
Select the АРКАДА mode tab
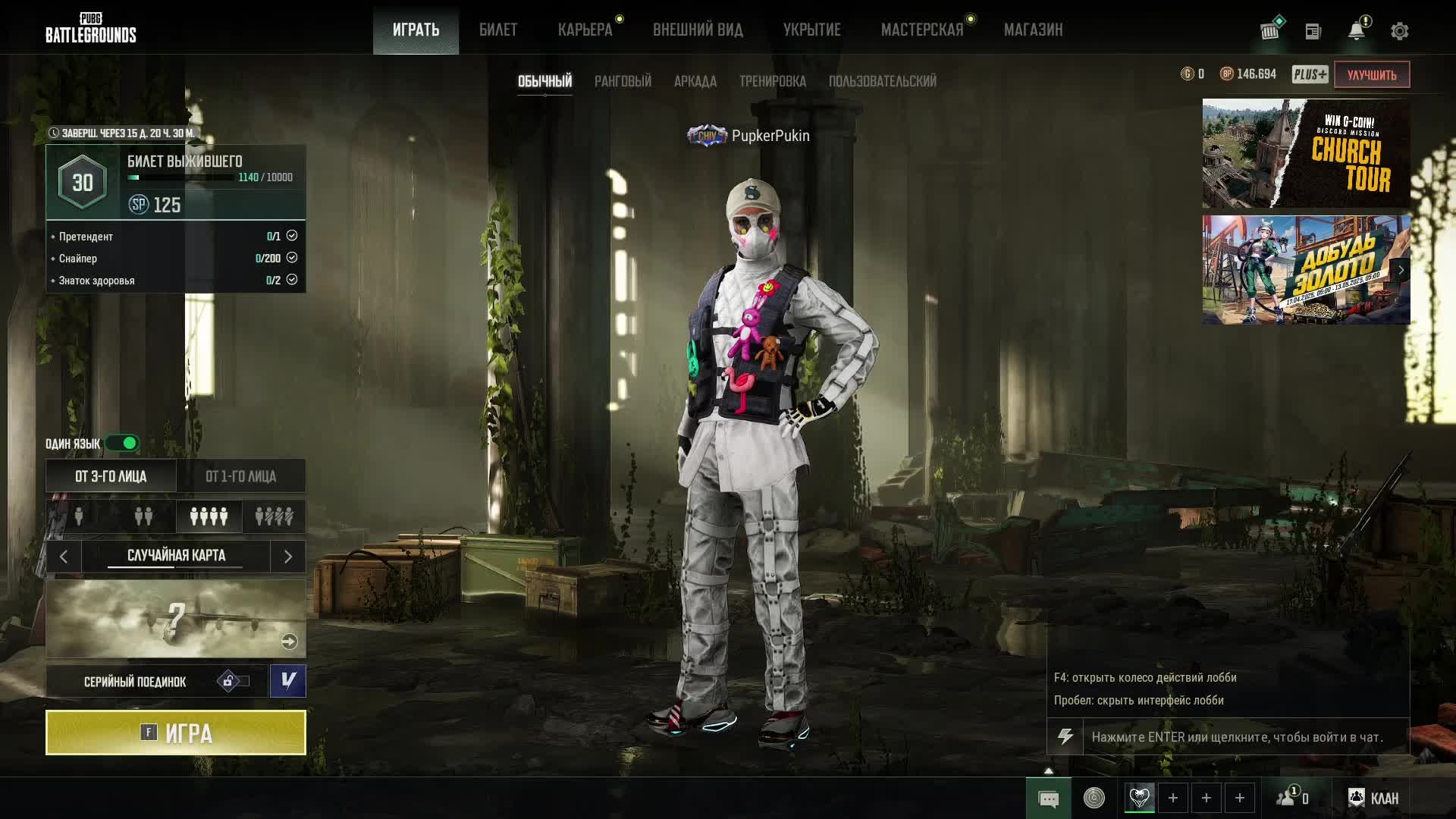(x=695, y=81)
